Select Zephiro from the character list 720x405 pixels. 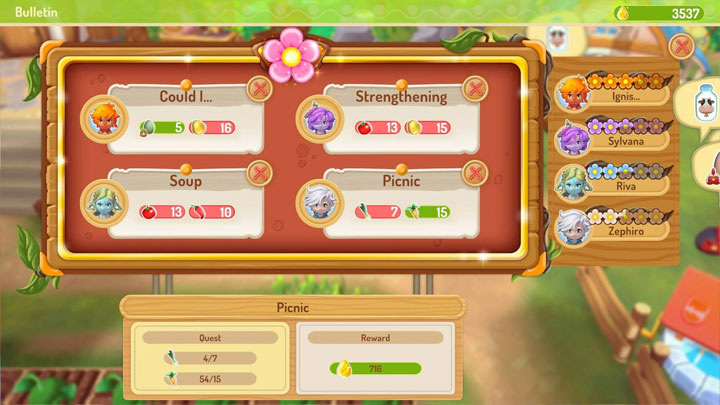click(612, 226)
